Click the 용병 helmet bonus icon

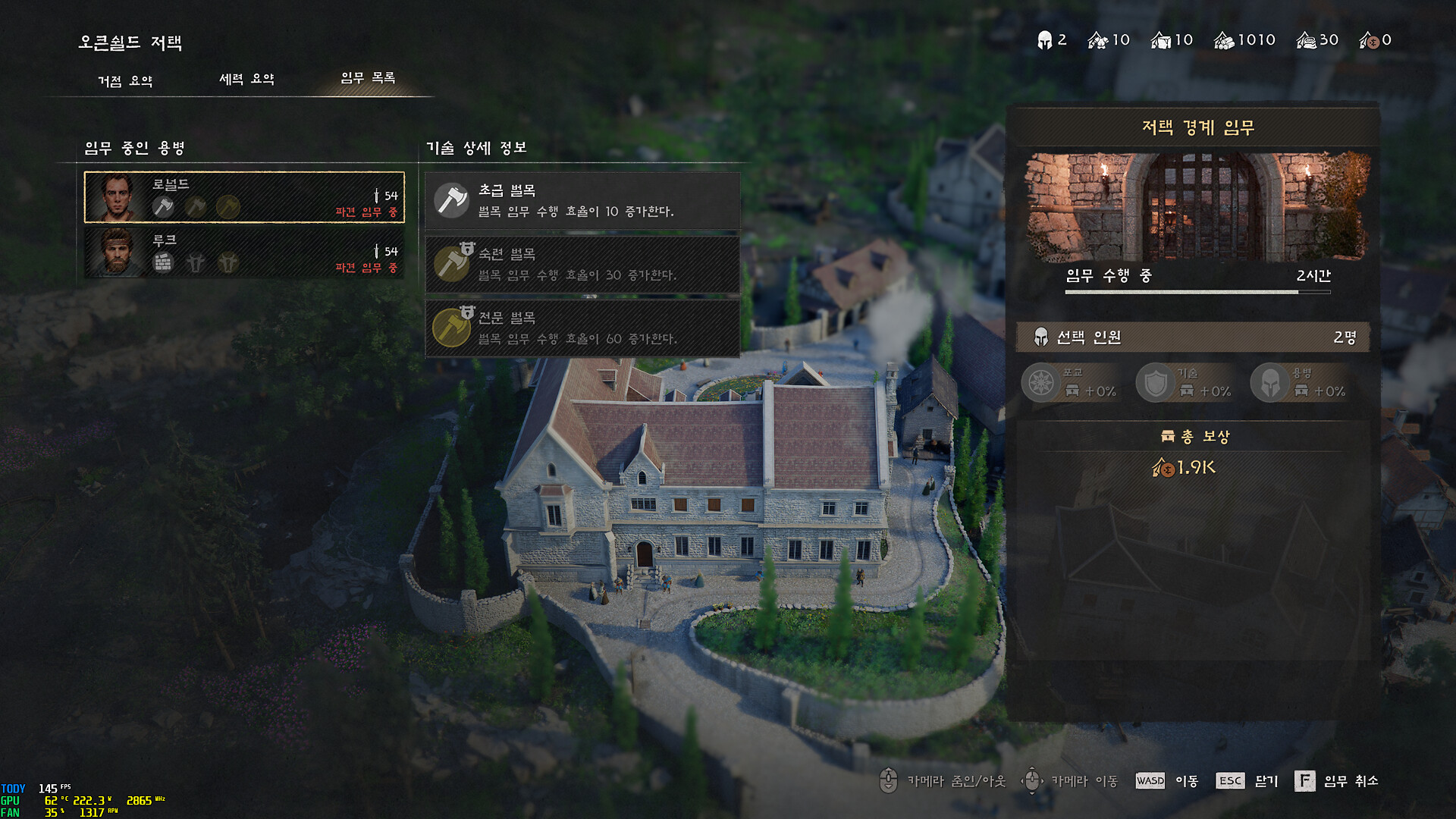[x=1269, y=382]
